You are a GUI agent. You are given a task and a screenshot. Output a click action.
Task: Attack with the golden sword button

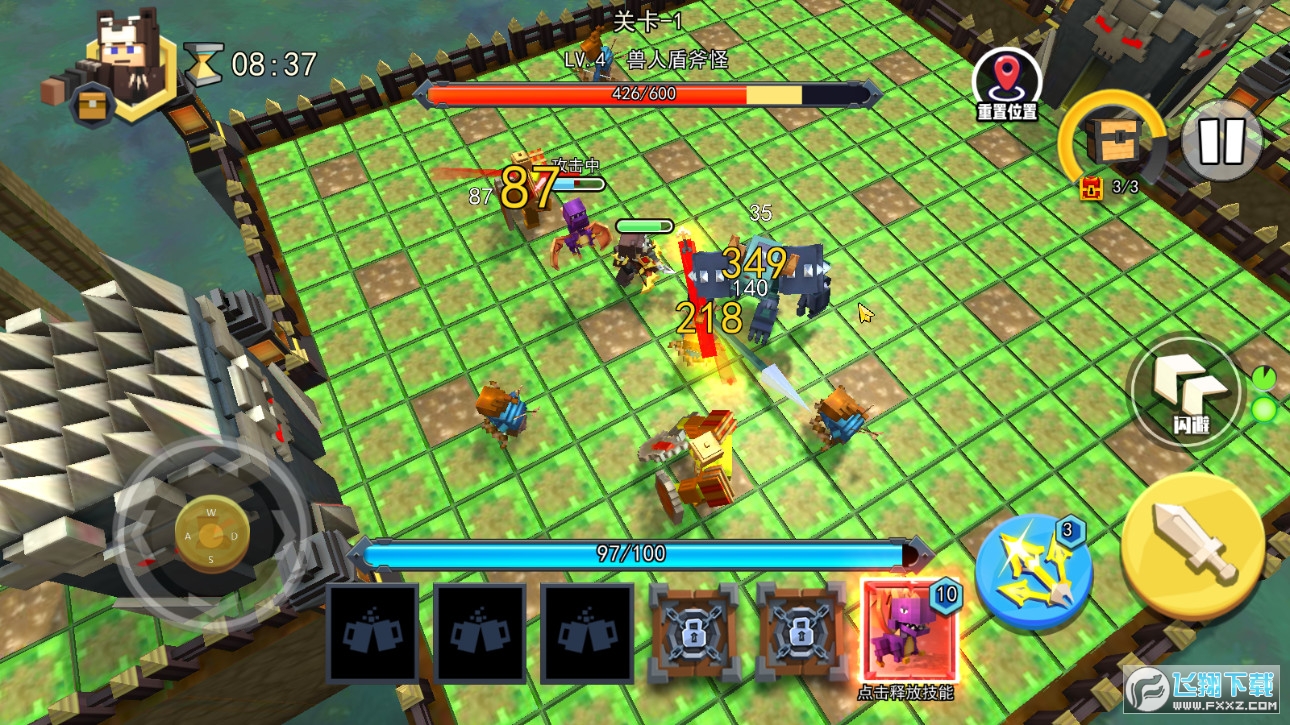(1192, 545)
